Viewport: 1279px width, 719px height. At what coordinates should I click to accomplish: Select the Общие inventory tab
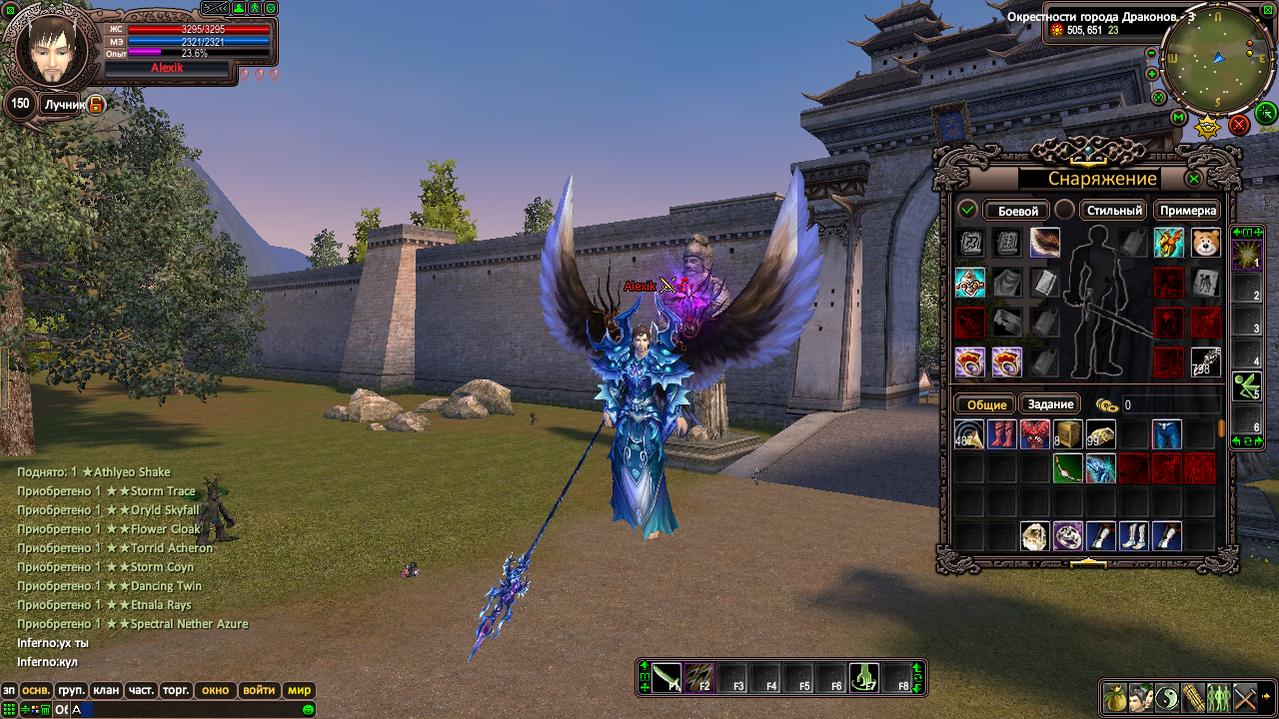984,404
